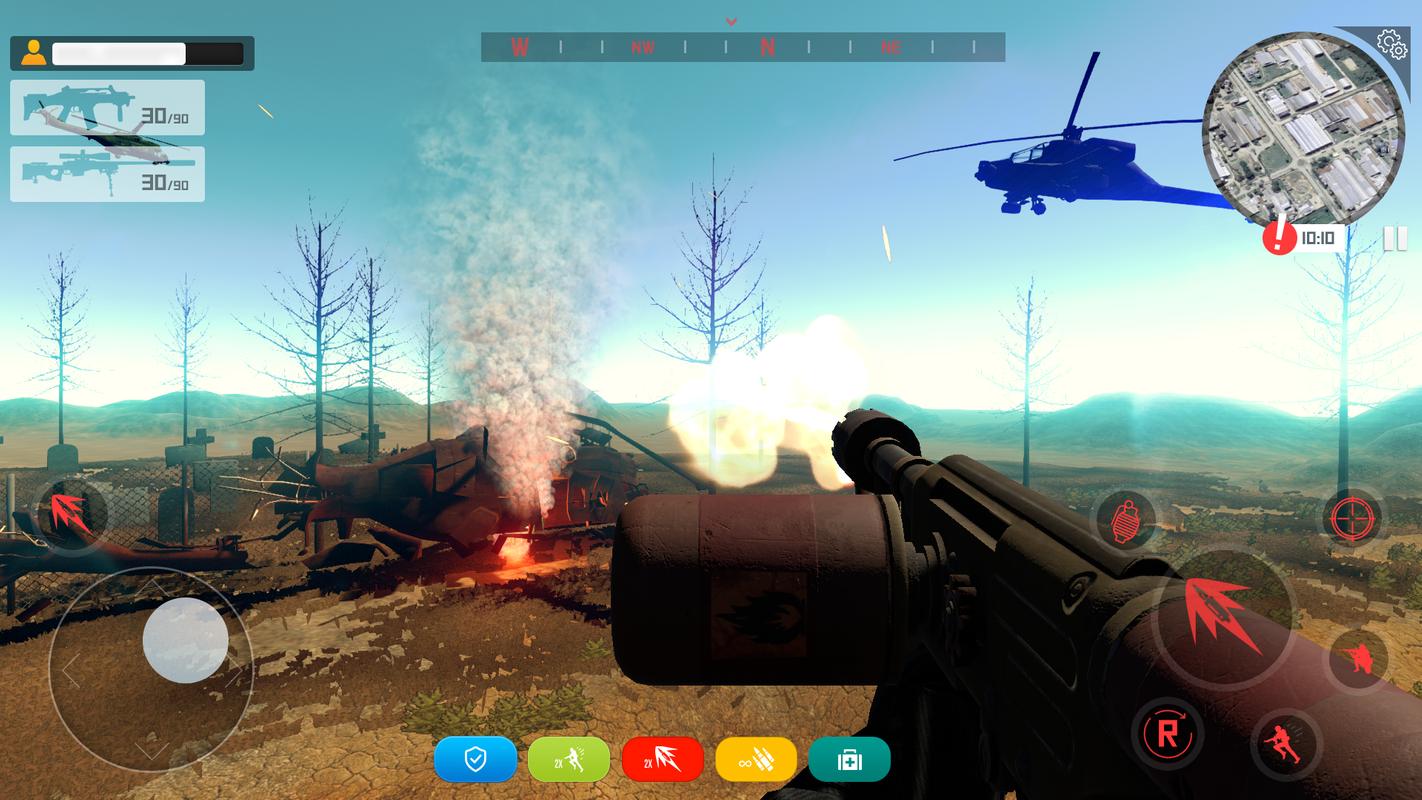
Task: Switch to the sniper rifle slot
Action: pos(107,174)
